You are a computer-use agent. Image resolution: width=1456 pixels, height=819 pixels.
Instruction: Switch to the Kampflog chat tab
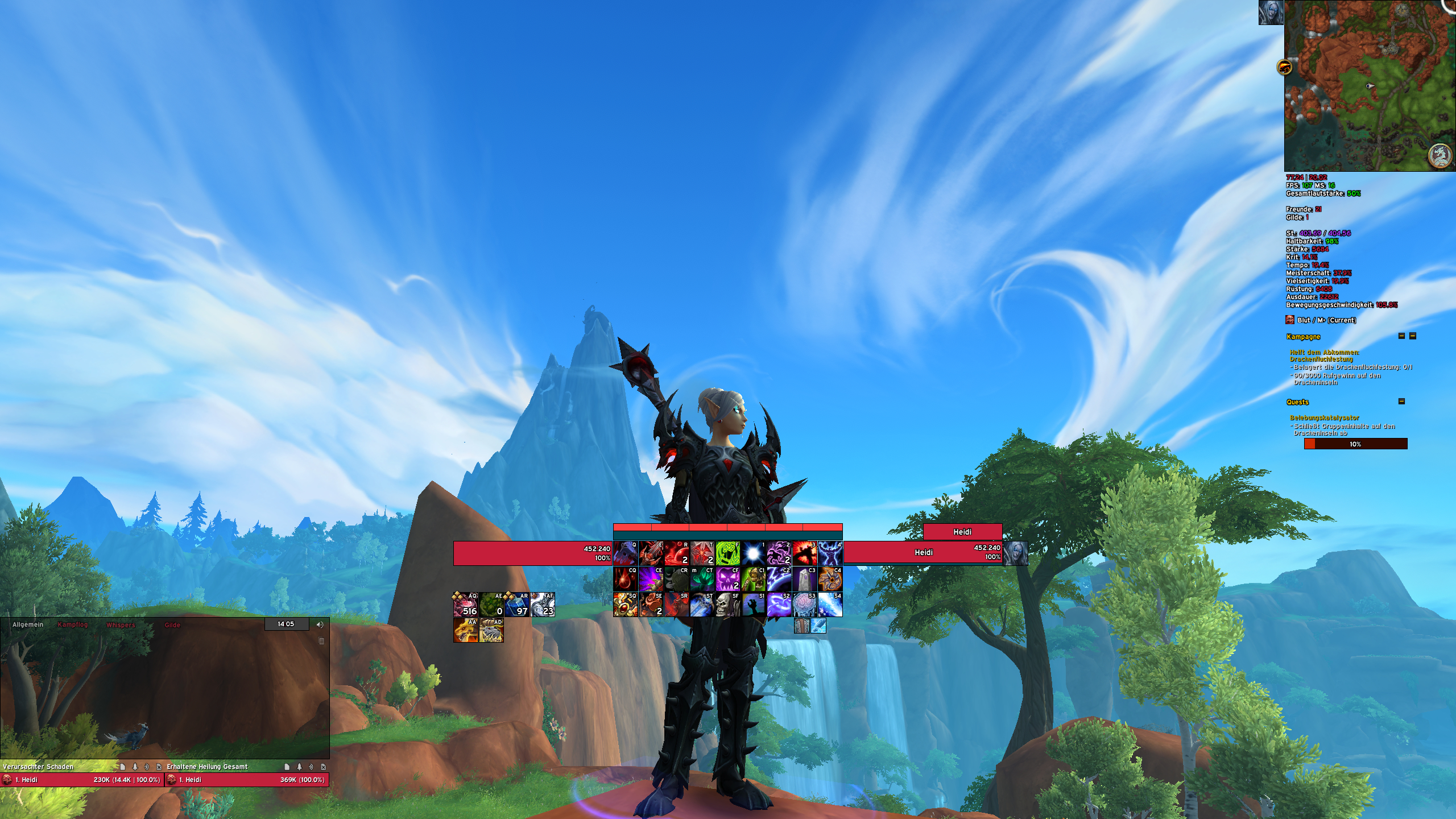(73, 624)
